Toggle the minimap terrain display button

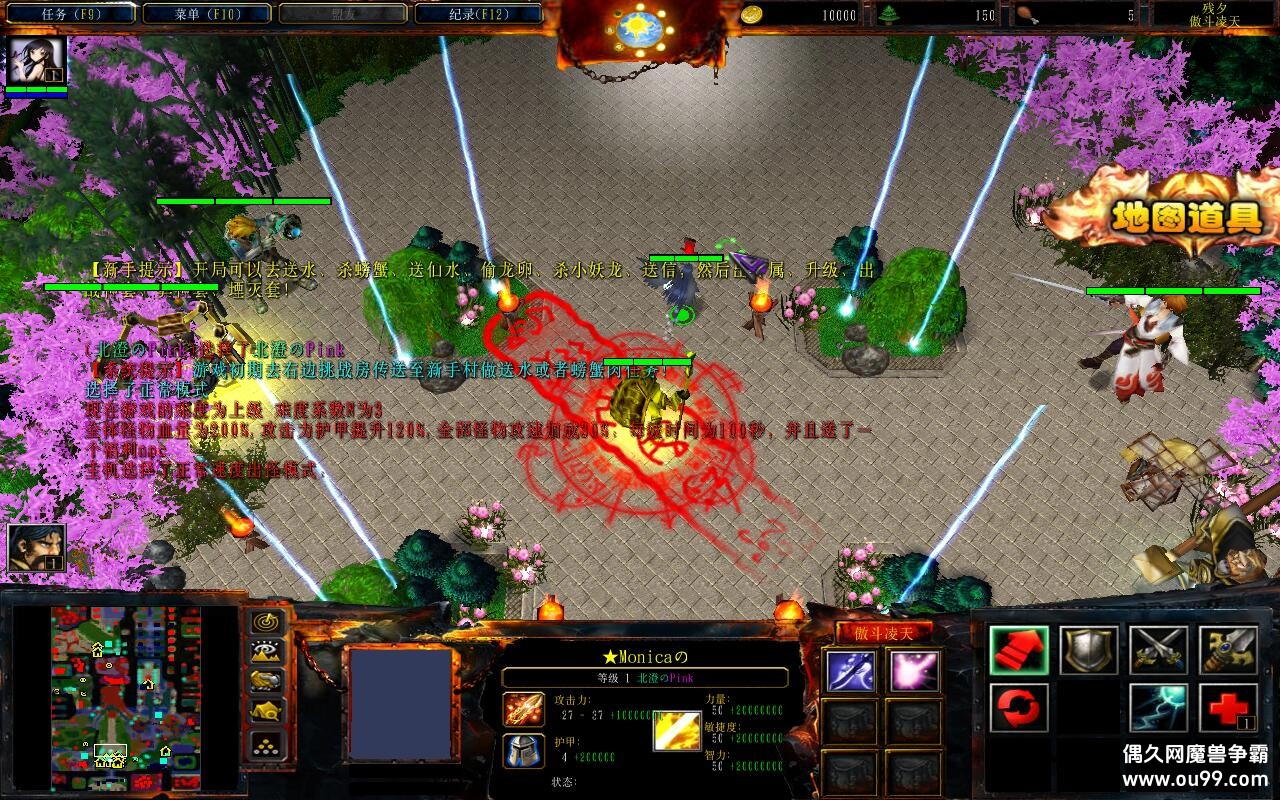point(267,652)
